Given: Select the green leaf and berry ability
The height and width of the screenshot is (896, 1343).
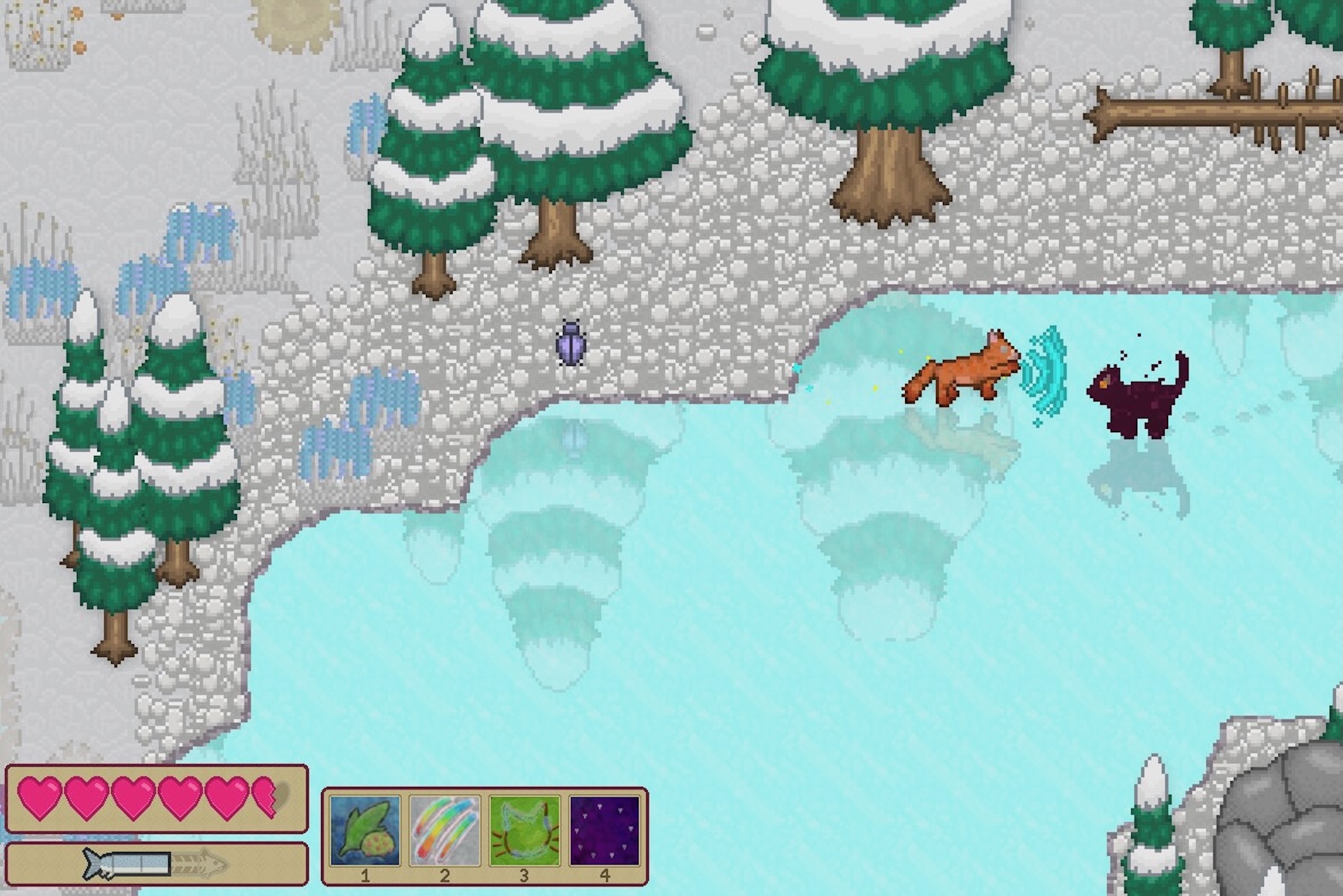Looking at the screenshot, I should [x=365, y=830].
